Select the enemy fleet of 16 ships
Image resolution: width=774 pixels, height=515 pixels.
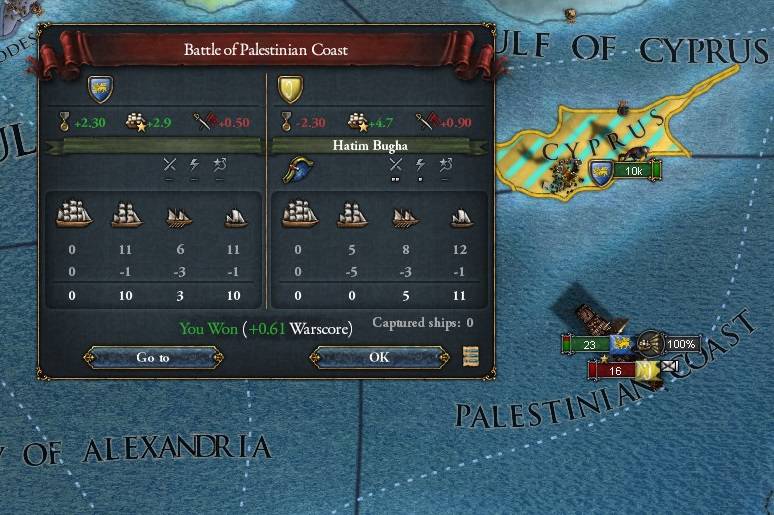(x=615, y=370)
